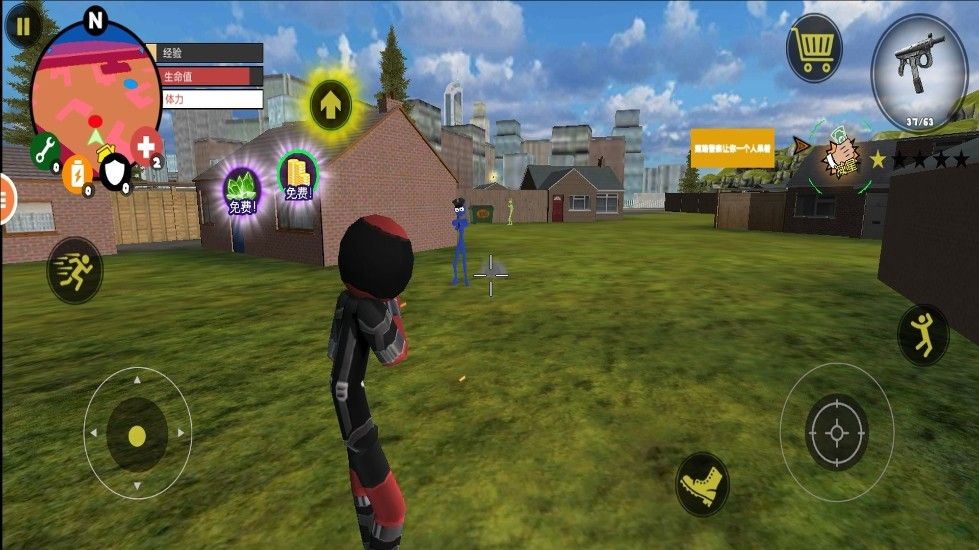Open the shopping cart store
Image resolution: width=979 pixels, height=550 pixels.
813,48
